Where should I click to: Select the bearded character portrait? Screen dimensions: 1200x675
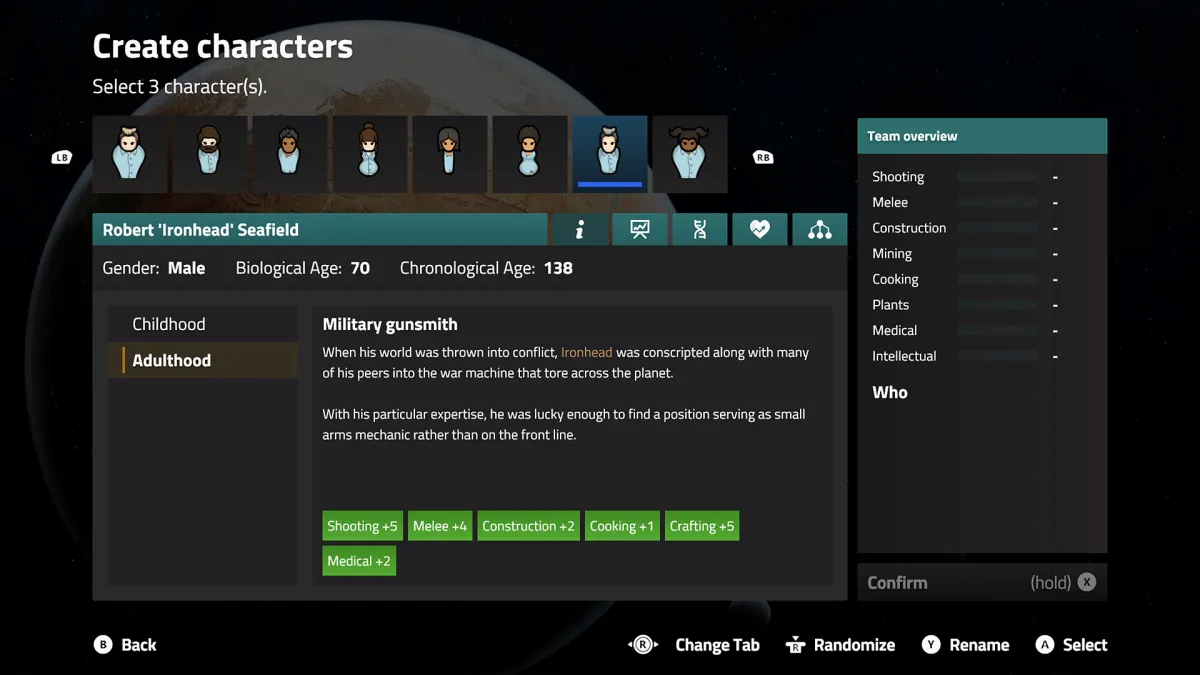coord(209,154)
